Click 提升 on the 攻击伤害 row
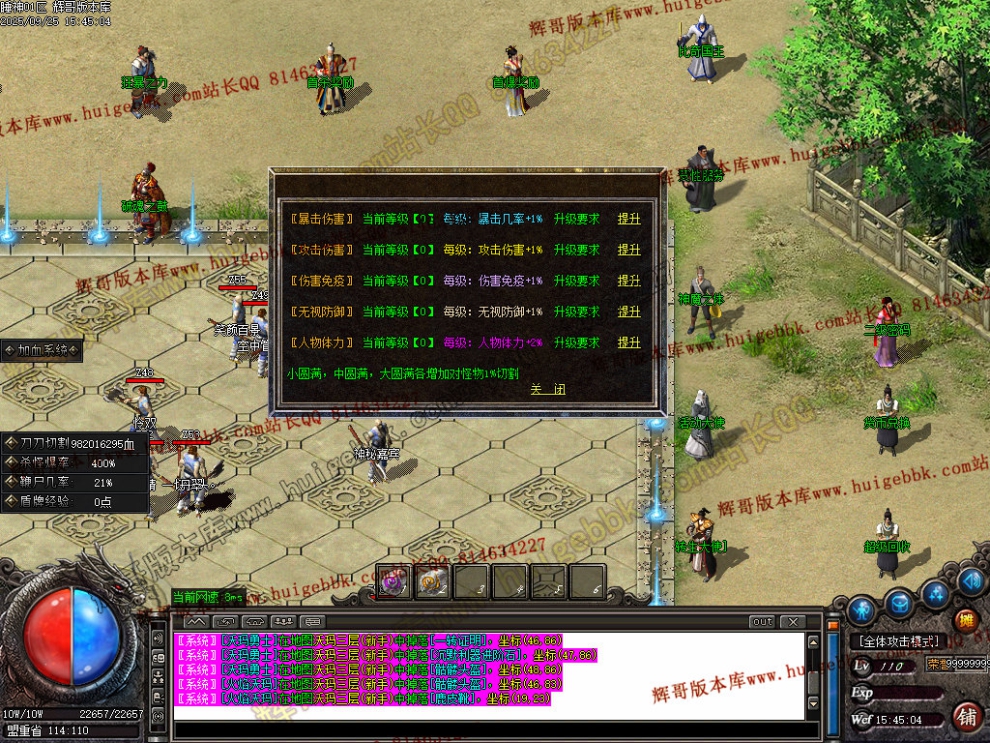Viewport: 990px width, 743px height. coord(629,250)
